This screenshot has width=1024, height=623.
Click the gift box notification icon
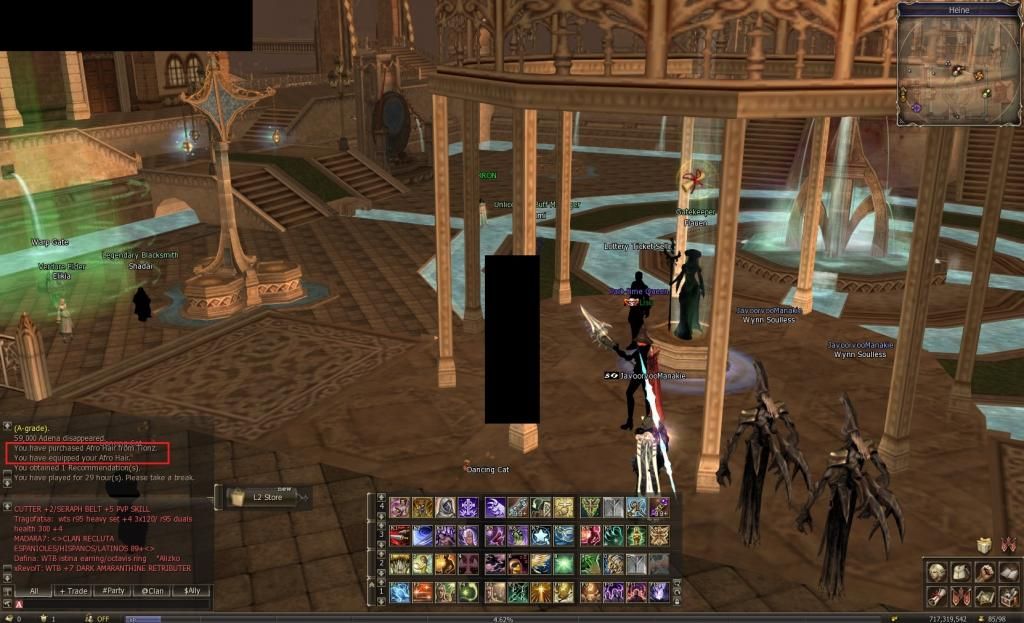coord(984,545)
